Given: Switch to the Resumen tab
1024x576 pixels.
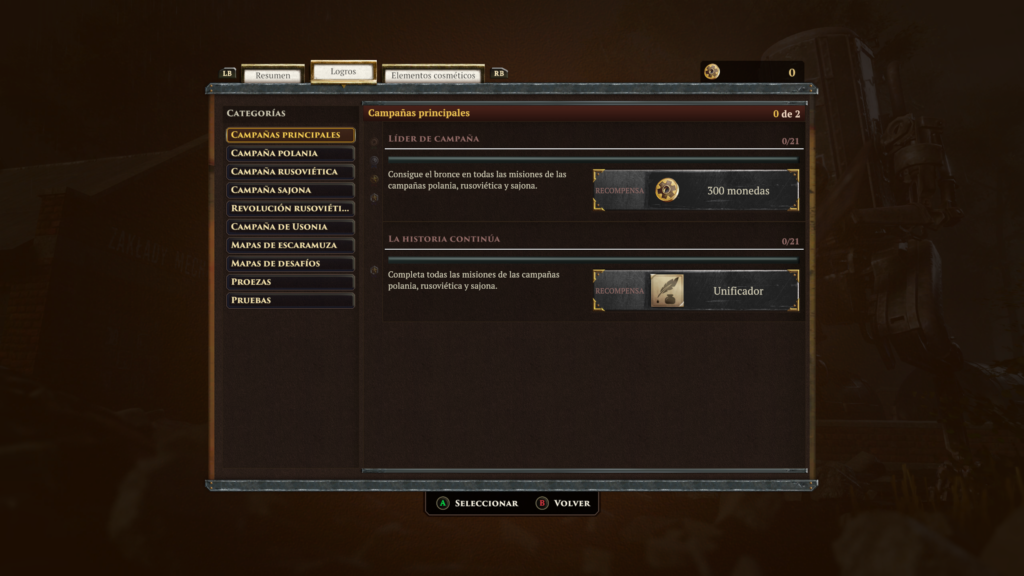Looking at the screenshot, I should 273,75.
